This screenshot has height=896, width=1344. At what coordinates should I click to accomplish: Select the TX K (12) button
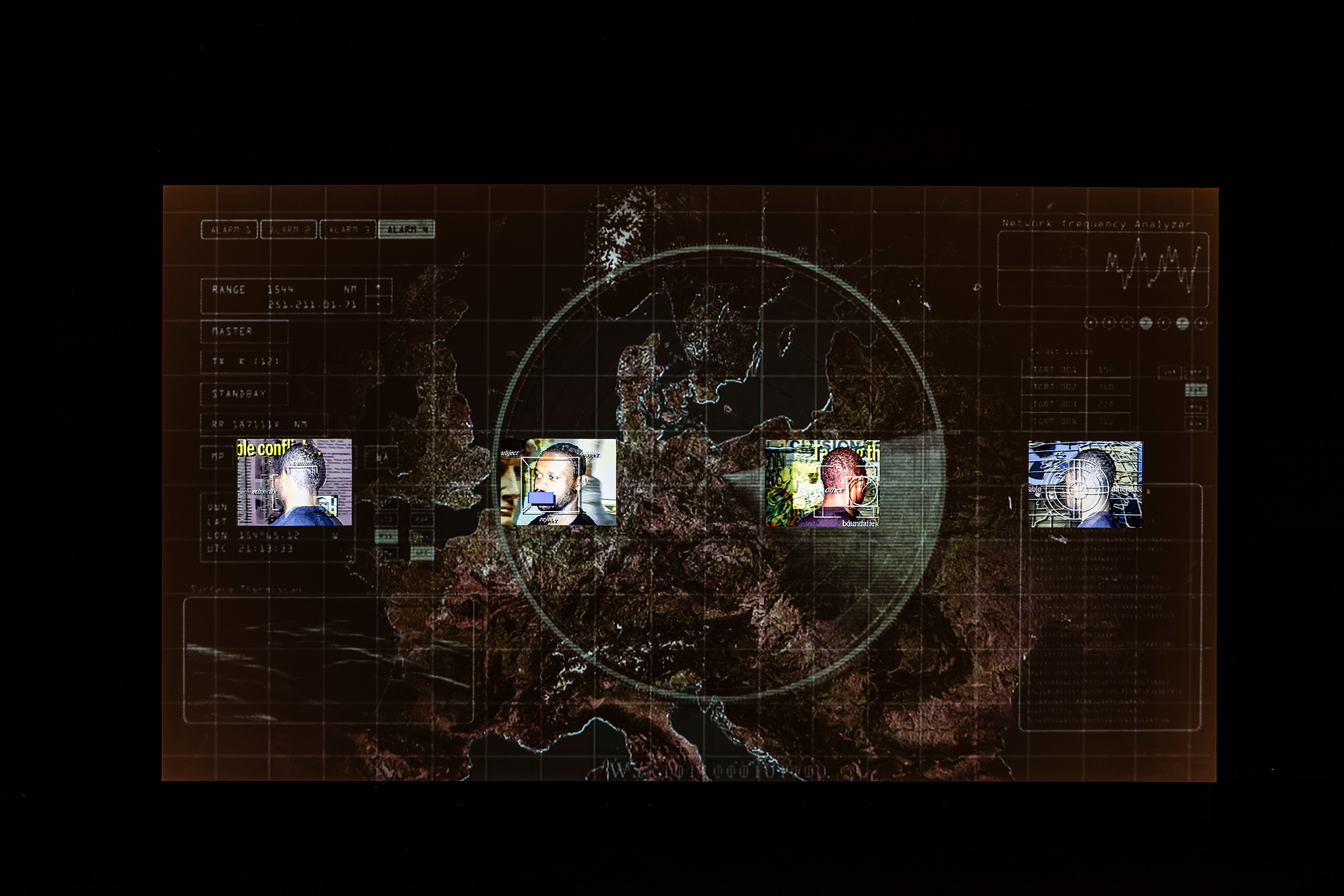(x=244, y=361)
